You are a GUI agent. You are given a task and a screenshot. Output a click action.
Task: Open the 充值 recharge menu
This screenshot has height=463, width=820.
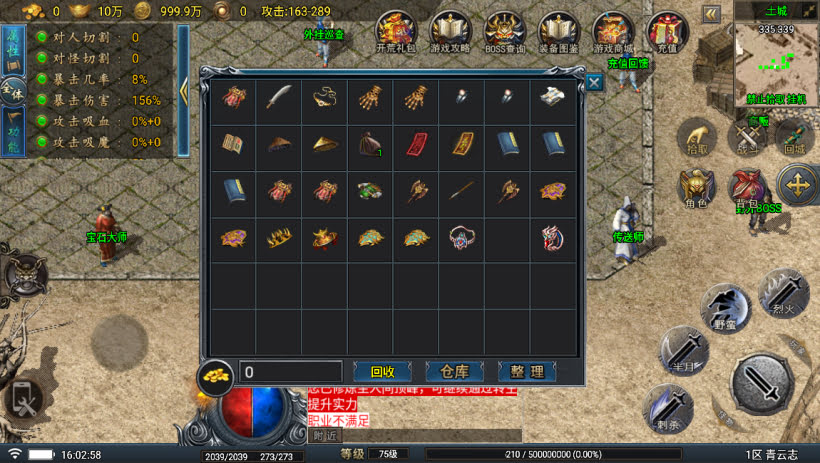point(666,32)
